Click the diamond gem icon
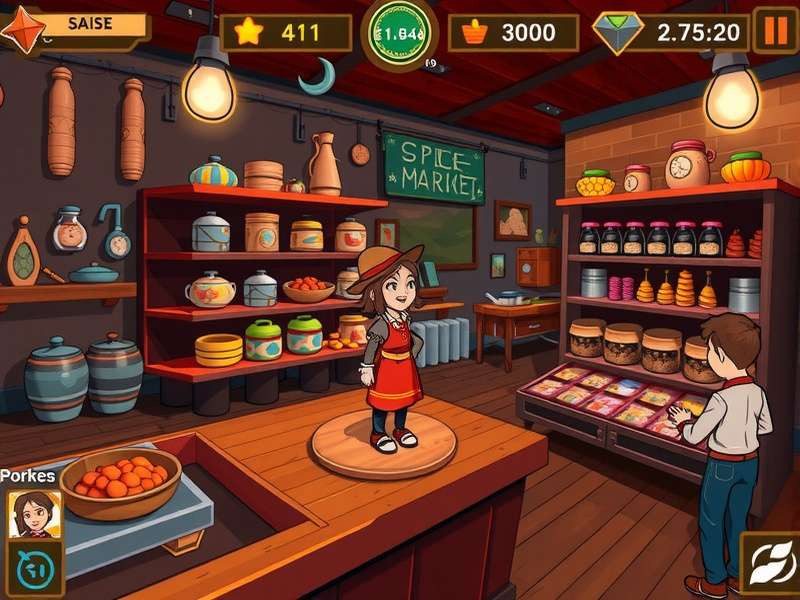Viewport: 800px width, 600px height. click(618, 32)
